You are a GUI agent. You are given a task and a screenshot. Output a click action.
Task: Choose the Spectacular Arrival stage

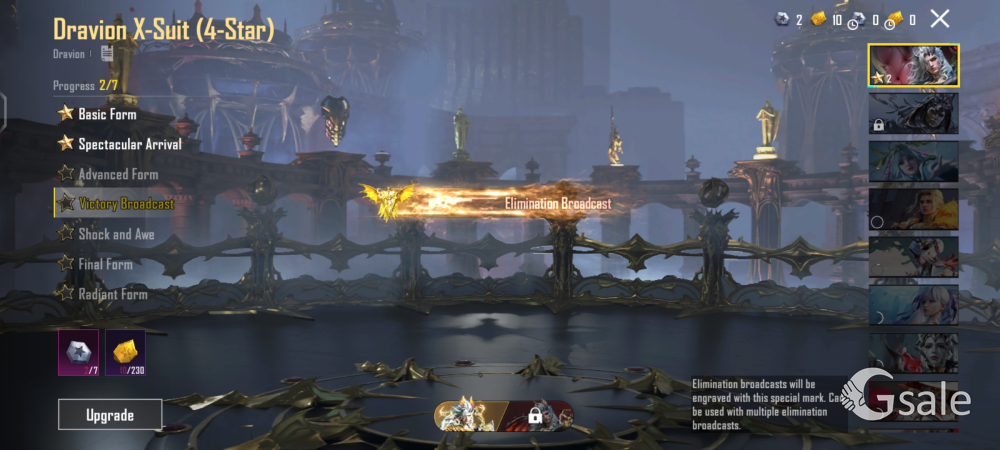point(129,144)
